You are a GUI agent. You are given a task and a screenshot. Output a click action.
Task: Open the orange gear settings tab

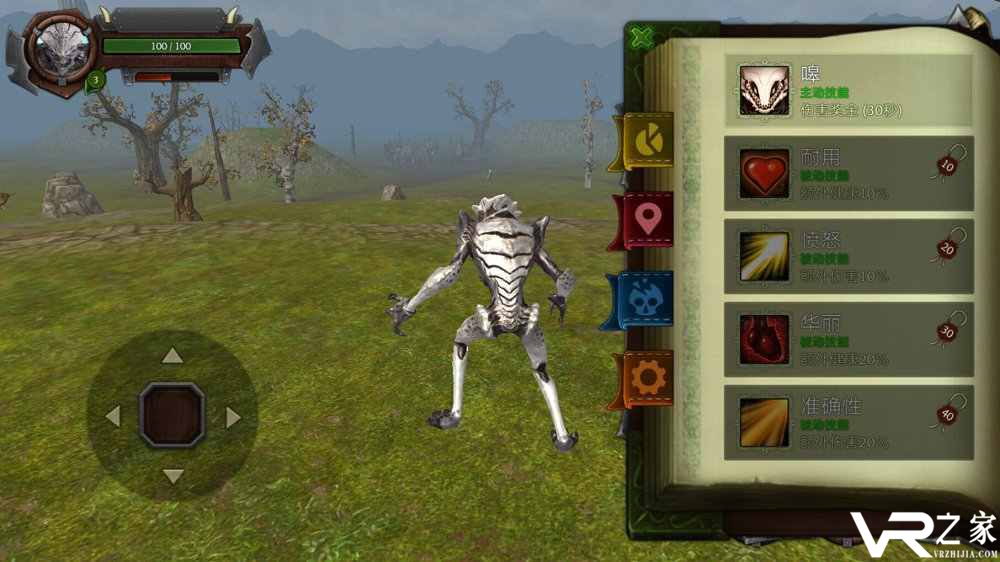click(647, 377)
